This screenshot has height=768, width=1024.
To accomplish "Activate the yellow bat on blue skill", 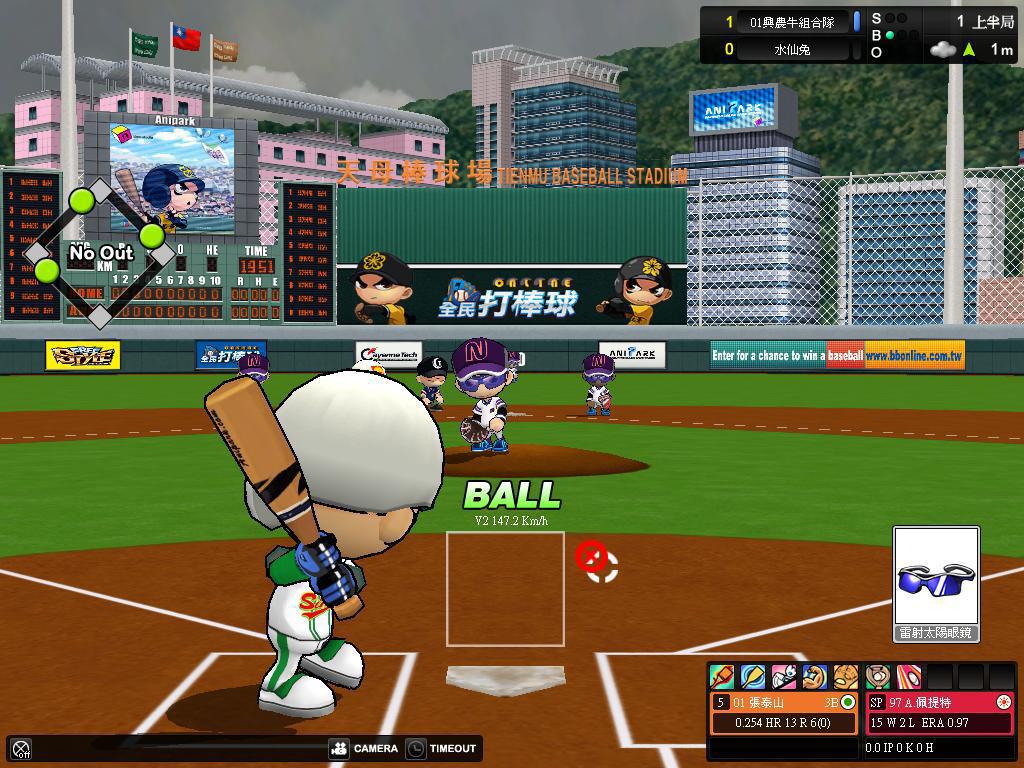I will point(753,677).
